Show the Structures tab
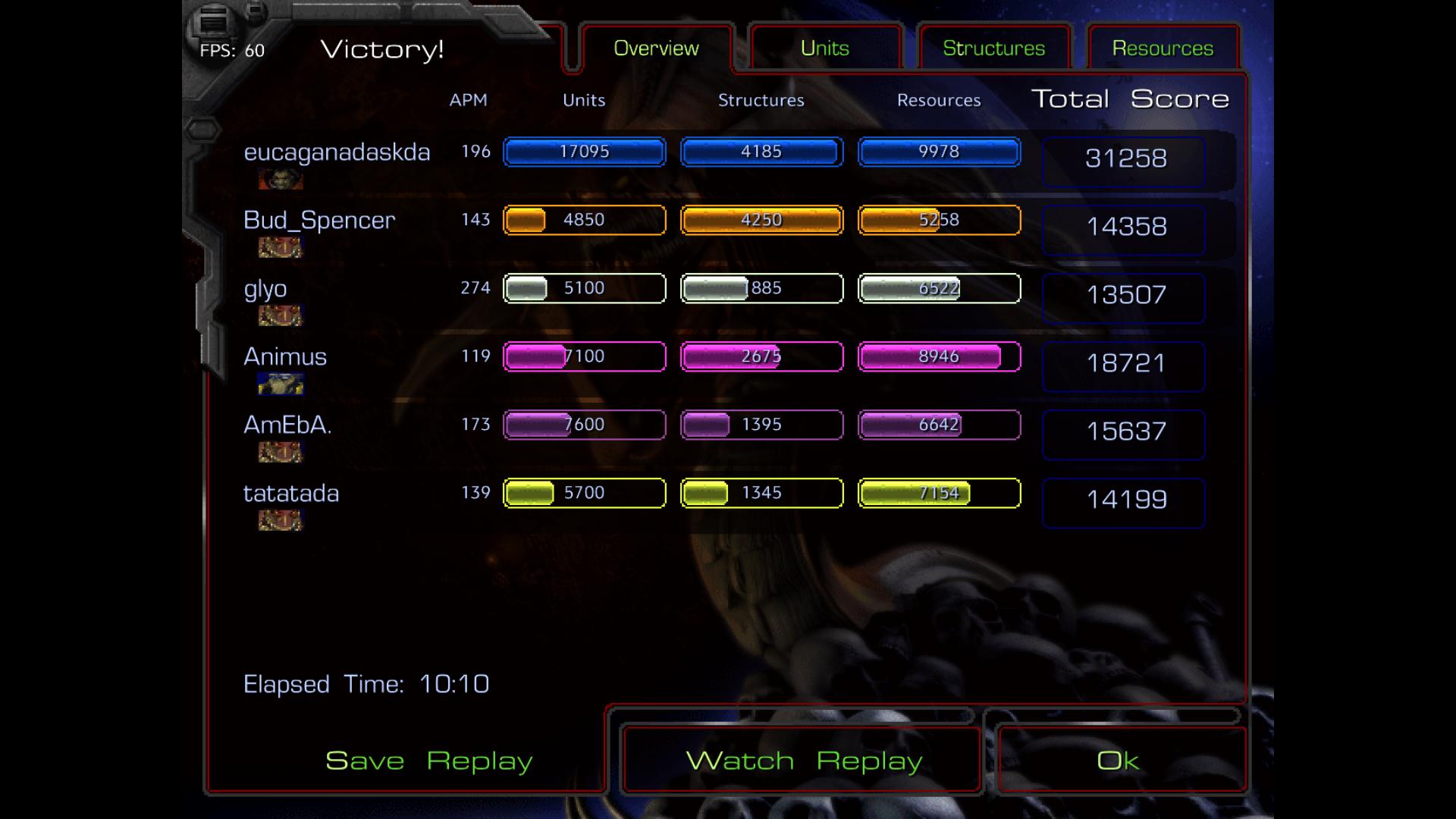This screenshot has height=819, width=1456. pyautogui.click(x=993, y=49)
